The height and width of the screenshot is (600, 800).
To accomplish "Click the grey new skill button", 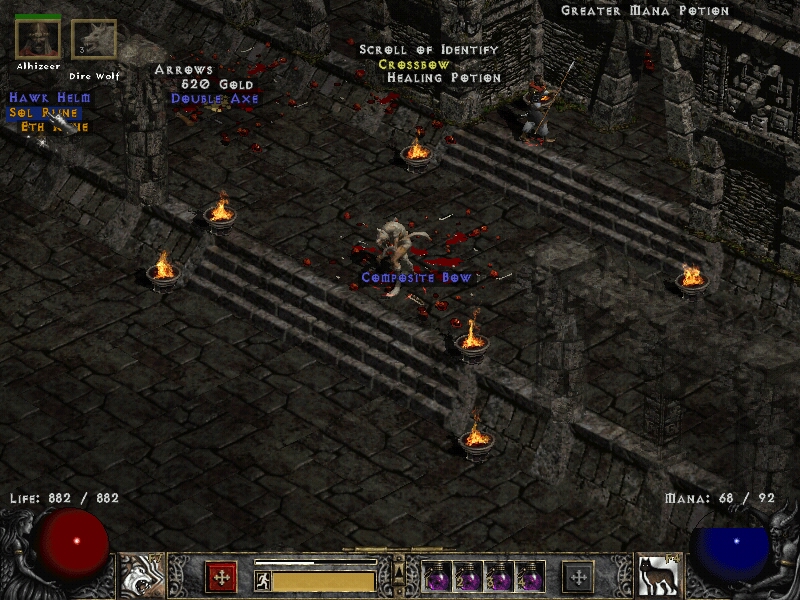I will click(x=578, y=576).
